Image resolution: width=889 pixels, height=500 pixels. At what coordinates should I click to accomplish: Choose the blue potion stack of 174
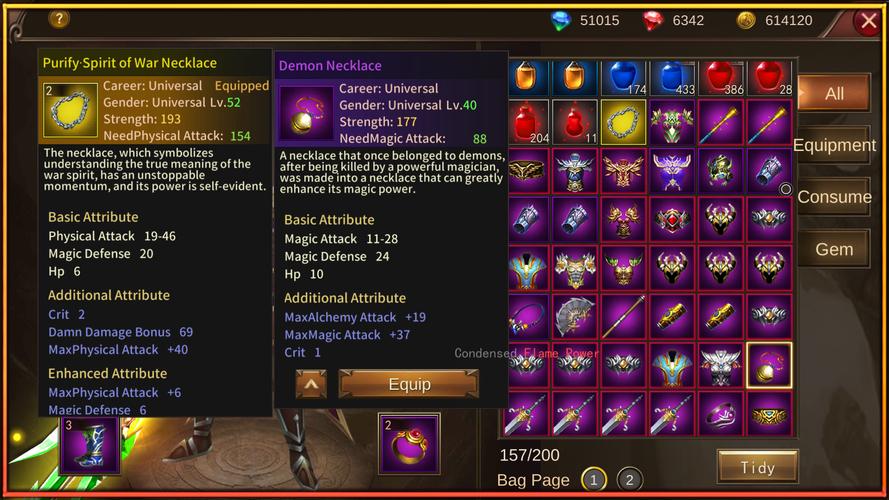(x=623, y=78)
